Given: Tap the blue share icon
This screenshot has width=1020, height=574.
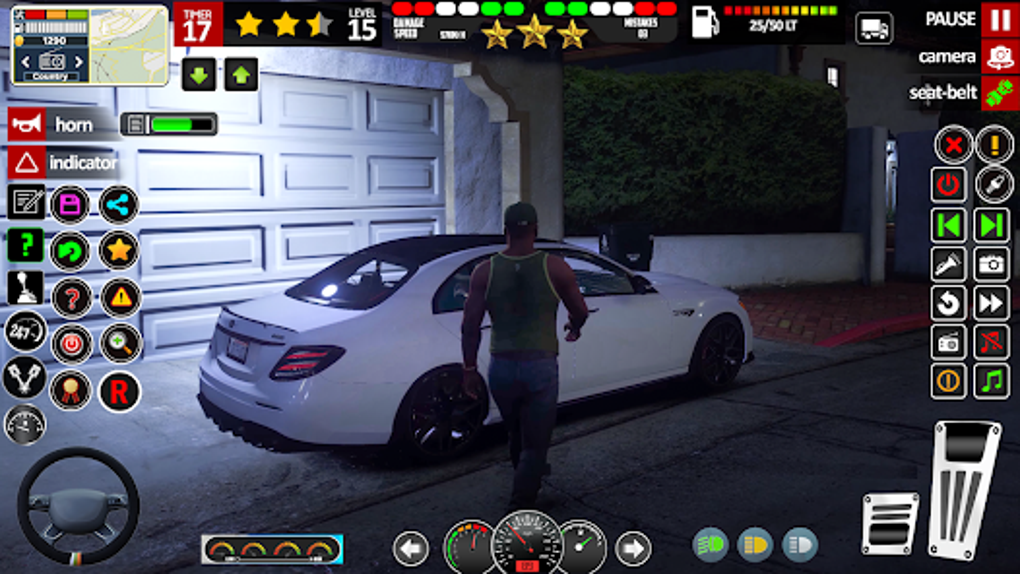Looking at the screenshot, I should 119,205.
